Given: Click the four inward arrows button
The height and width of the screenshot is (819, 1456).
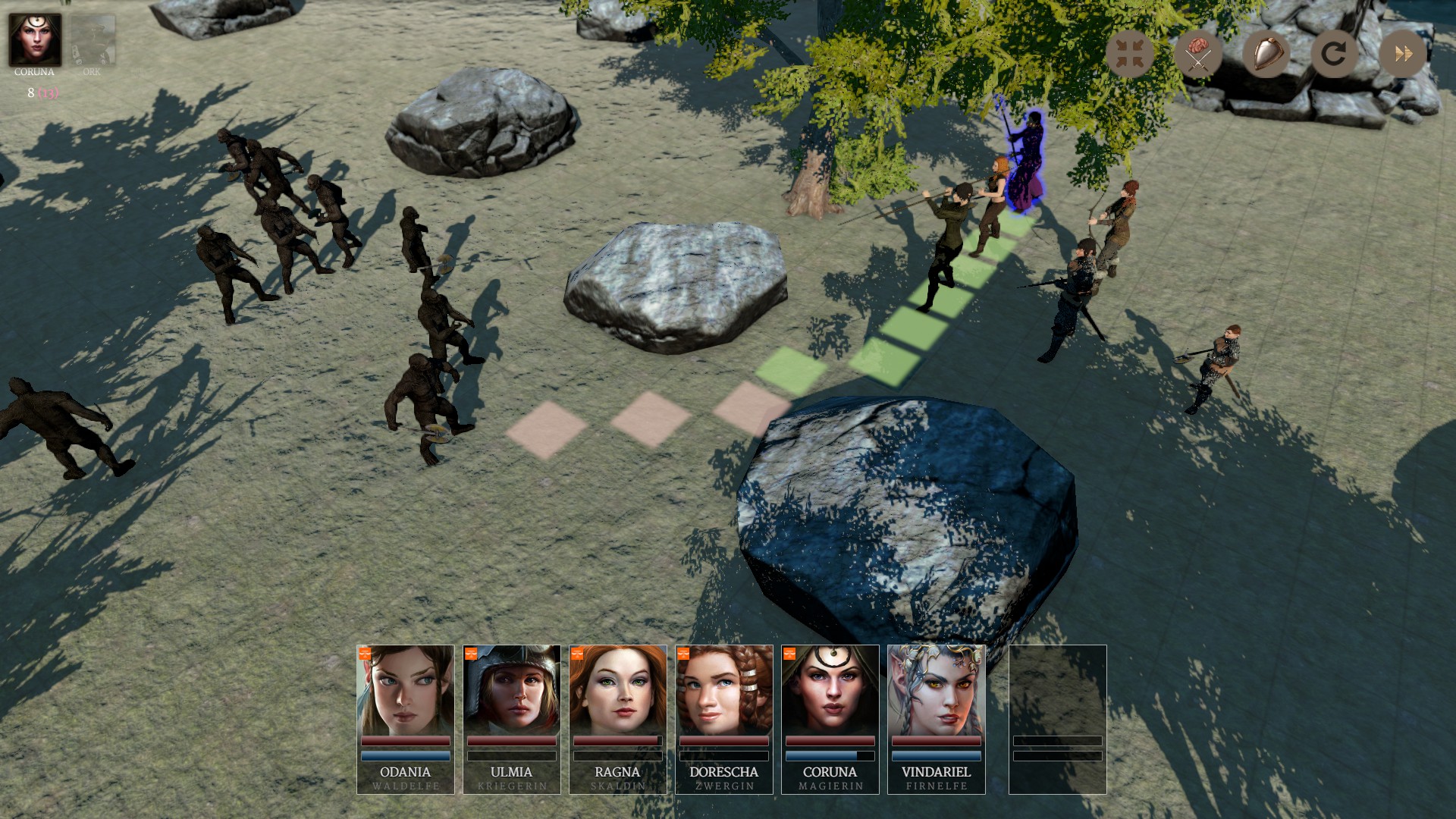Looking at the screenshot, I should coord(1129,54).
